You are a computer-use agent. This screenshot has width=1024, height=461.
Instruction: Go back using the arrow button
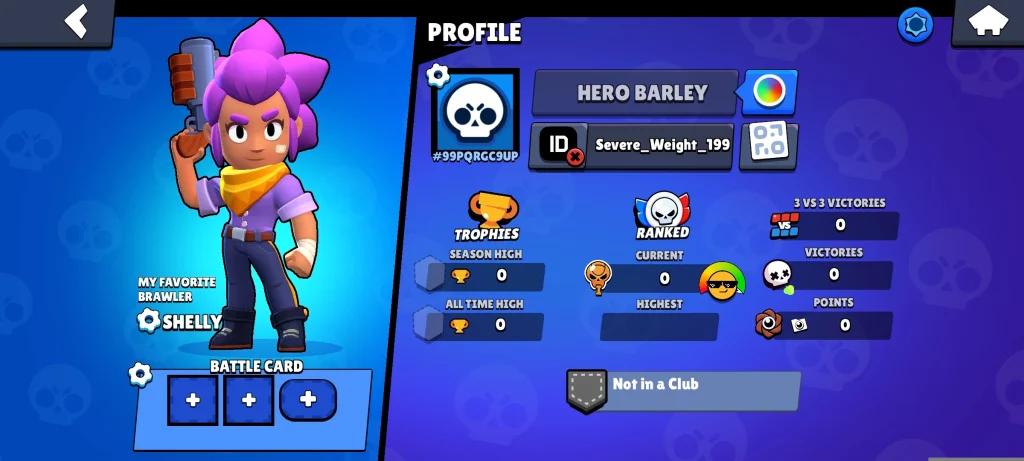(x=76, y=21)
